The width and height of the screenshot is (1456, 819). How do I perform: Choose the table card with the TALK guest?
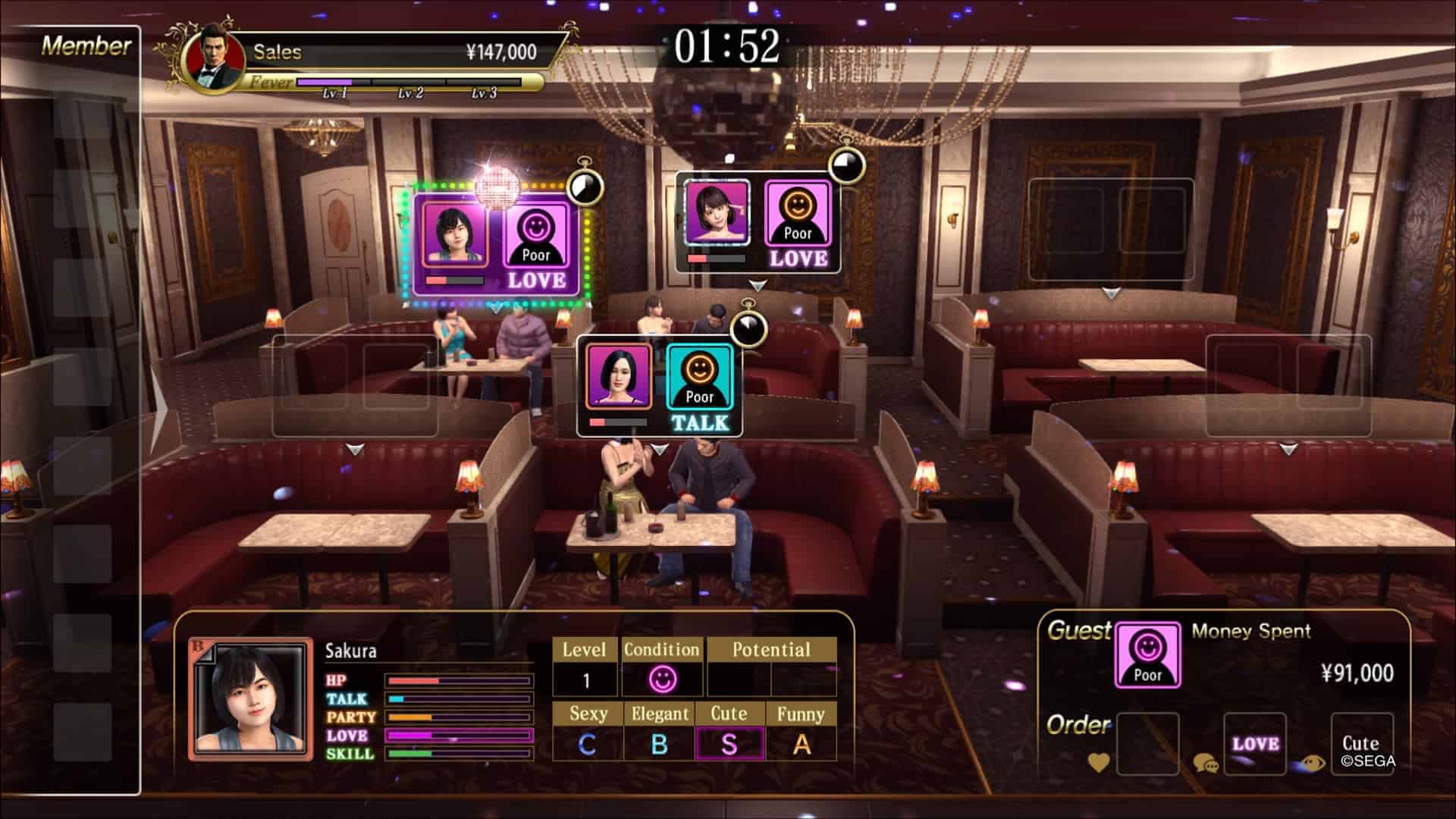(659, 388)
